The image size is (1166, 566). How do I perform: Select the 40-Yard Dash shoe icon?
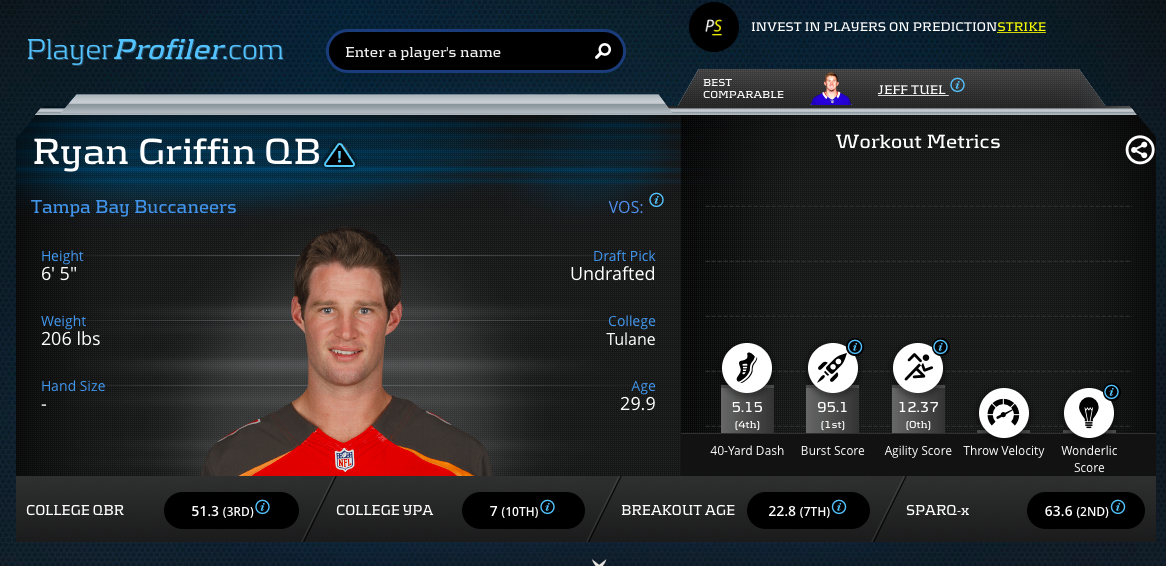pyautogui.click(x=747, y=368)
